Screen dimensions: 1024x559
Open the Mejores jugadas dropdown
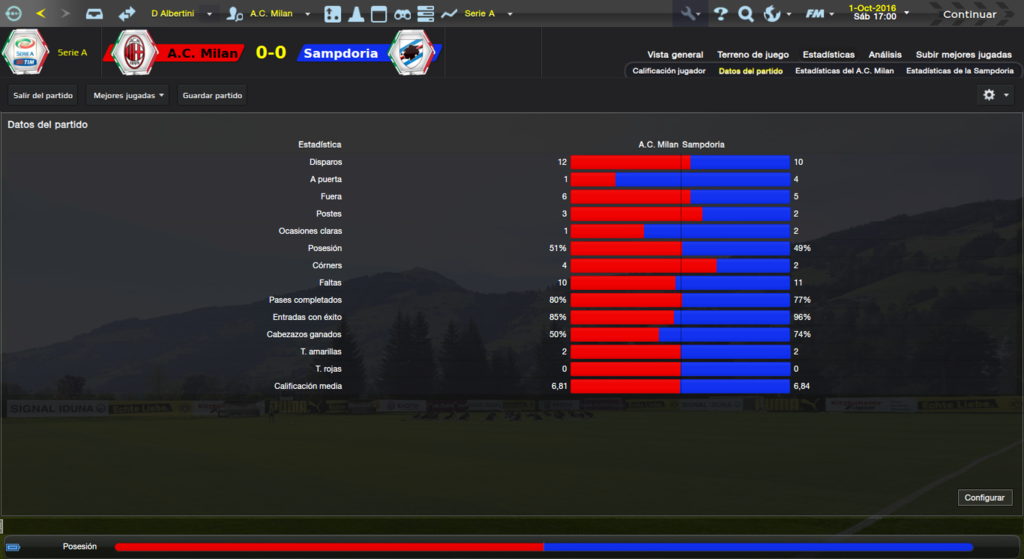click(128, 95)
